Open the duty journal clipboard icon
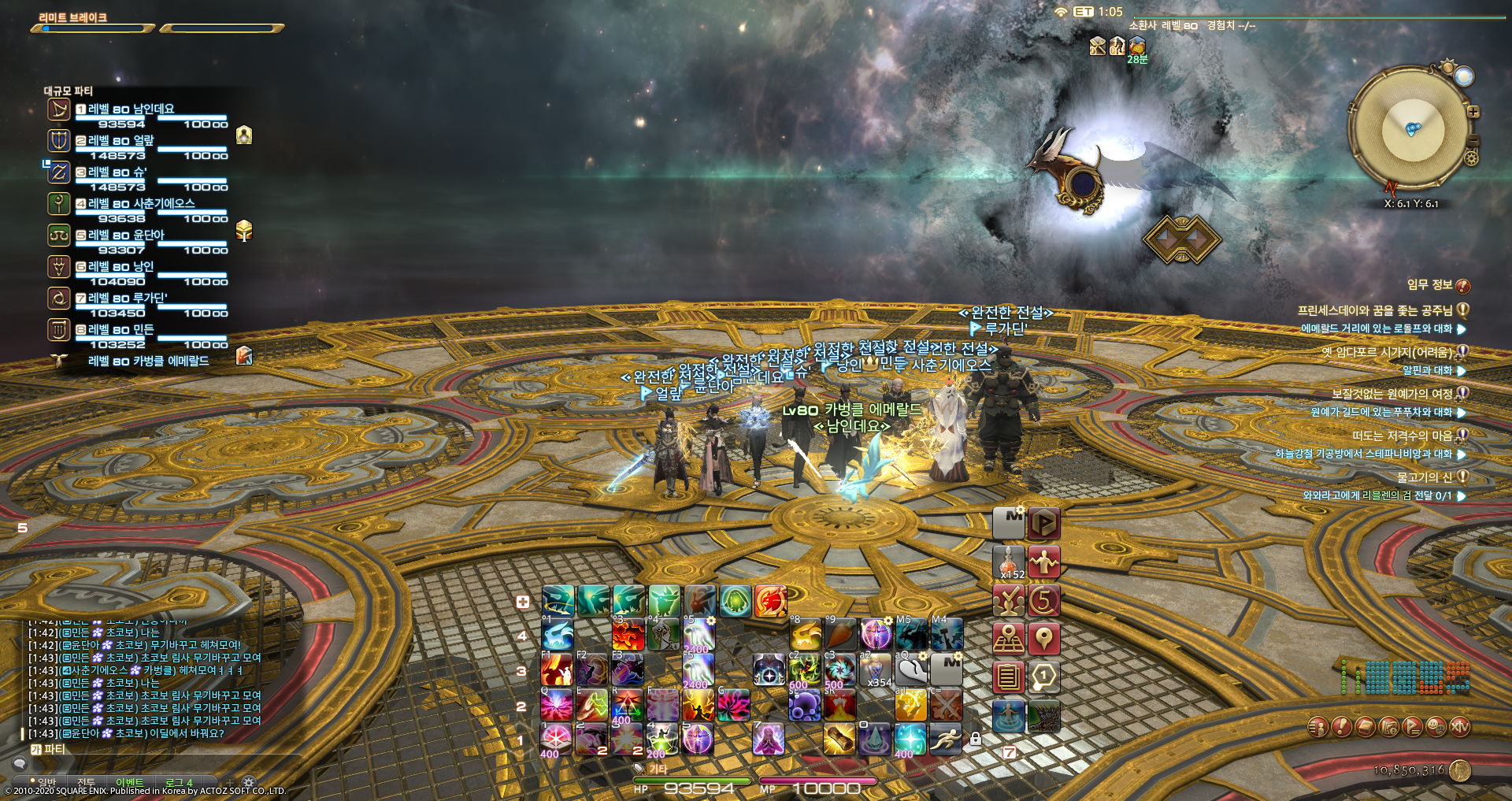This screenshot has height=801, width=1512. [x=1010, y=676]
